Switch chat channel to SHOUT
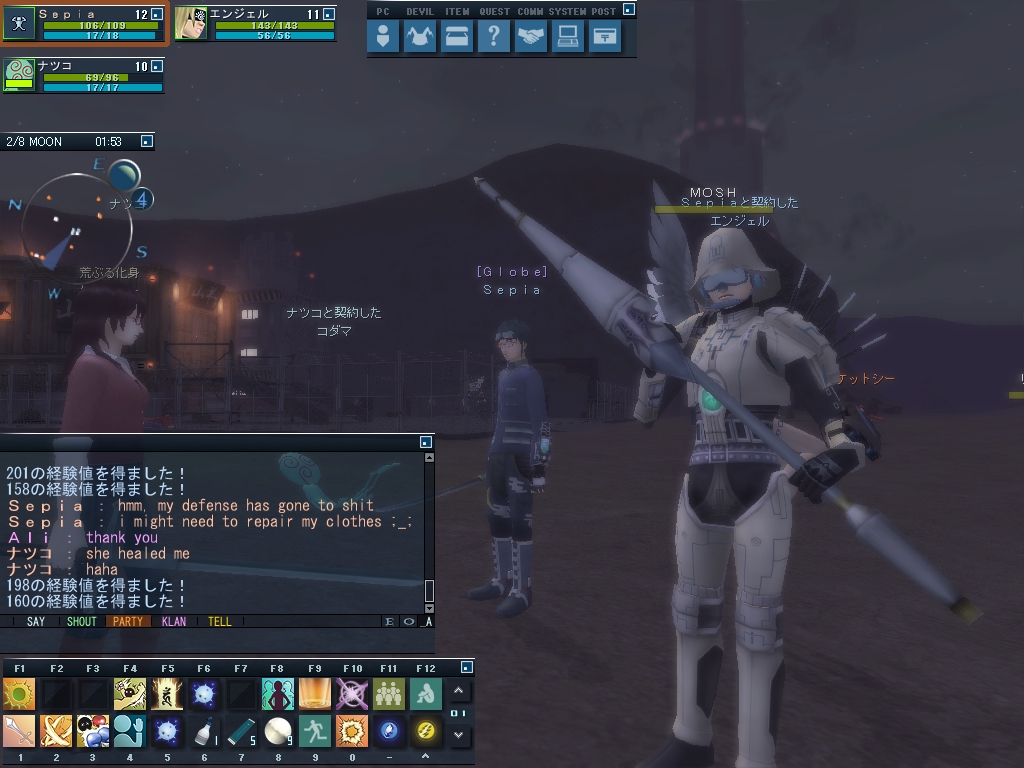The width and height of the screenshot is (1024, 768). 81,621
